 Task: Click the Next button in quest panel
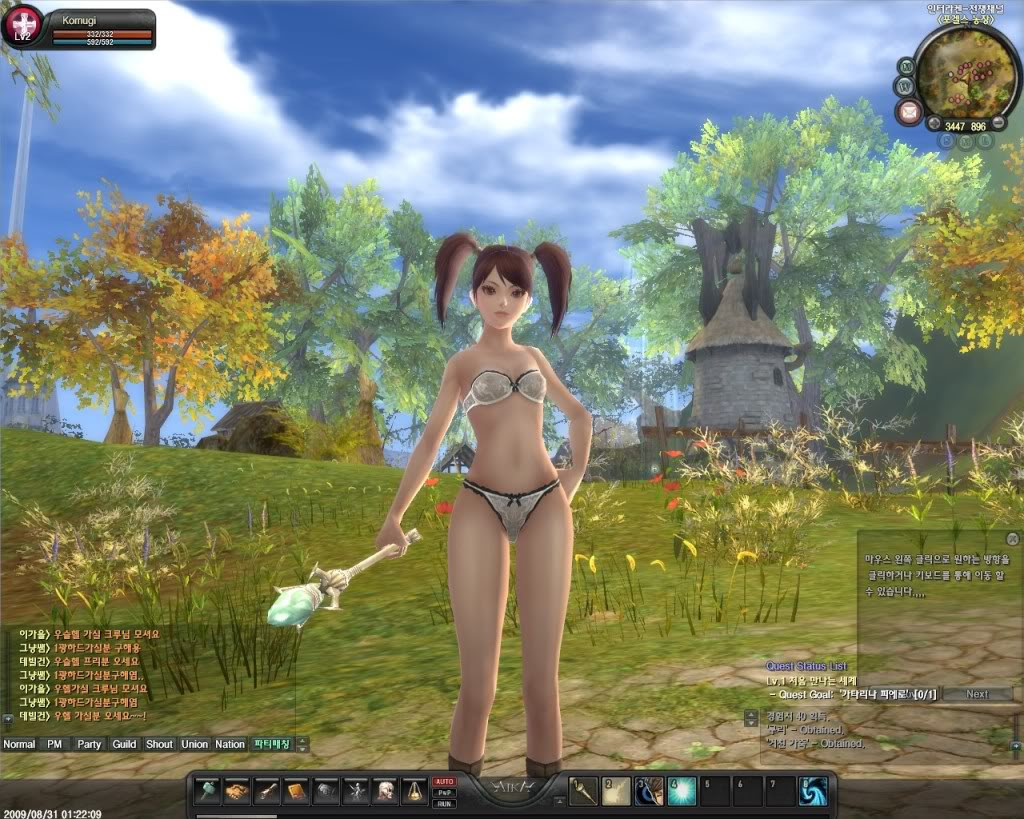(x=977, y=694)
